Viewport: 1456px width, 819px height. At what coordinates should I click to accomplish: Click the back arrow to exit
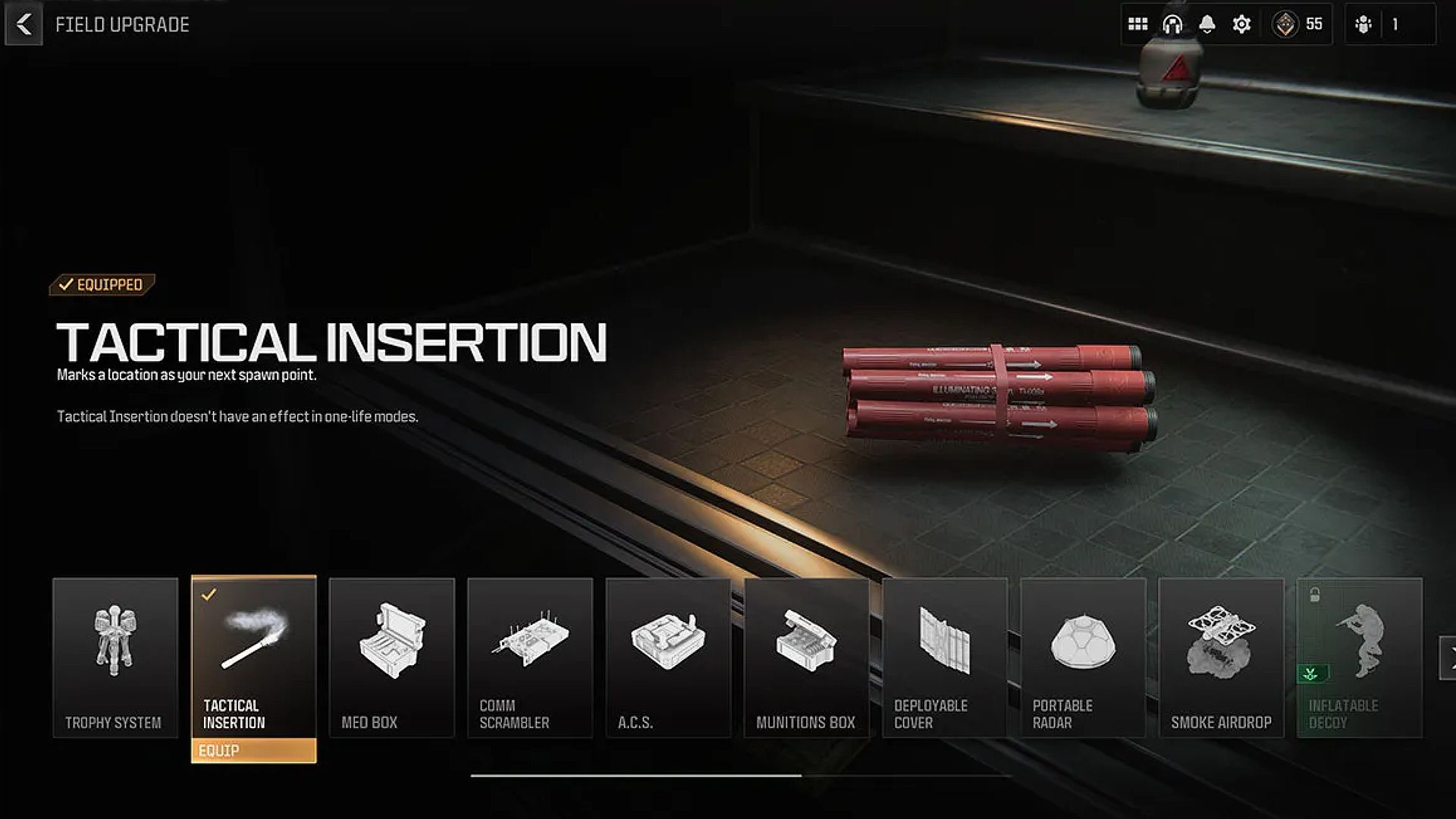24,23
